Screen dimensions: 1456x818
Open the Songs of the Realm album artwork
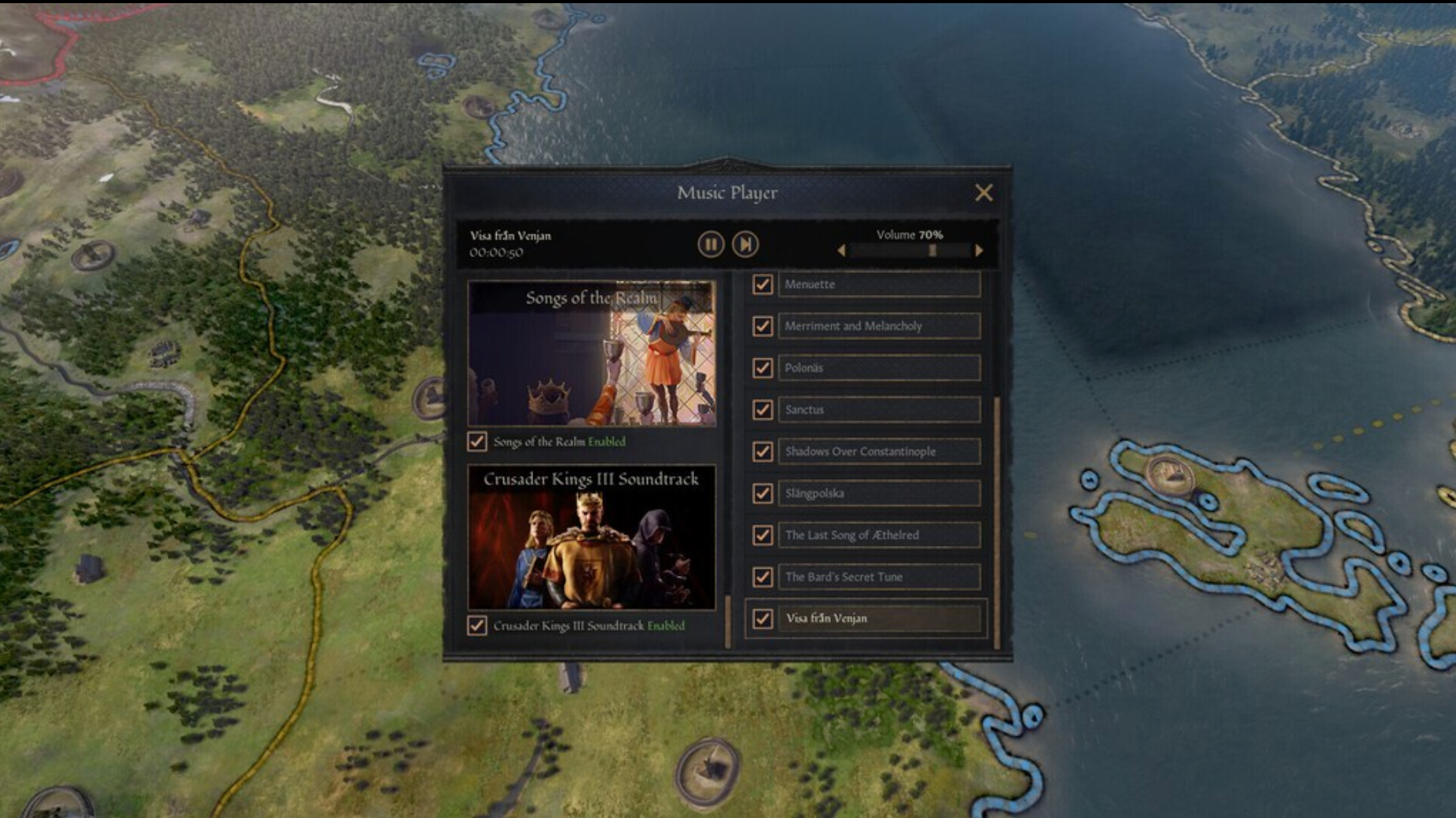tap(594, 352)
